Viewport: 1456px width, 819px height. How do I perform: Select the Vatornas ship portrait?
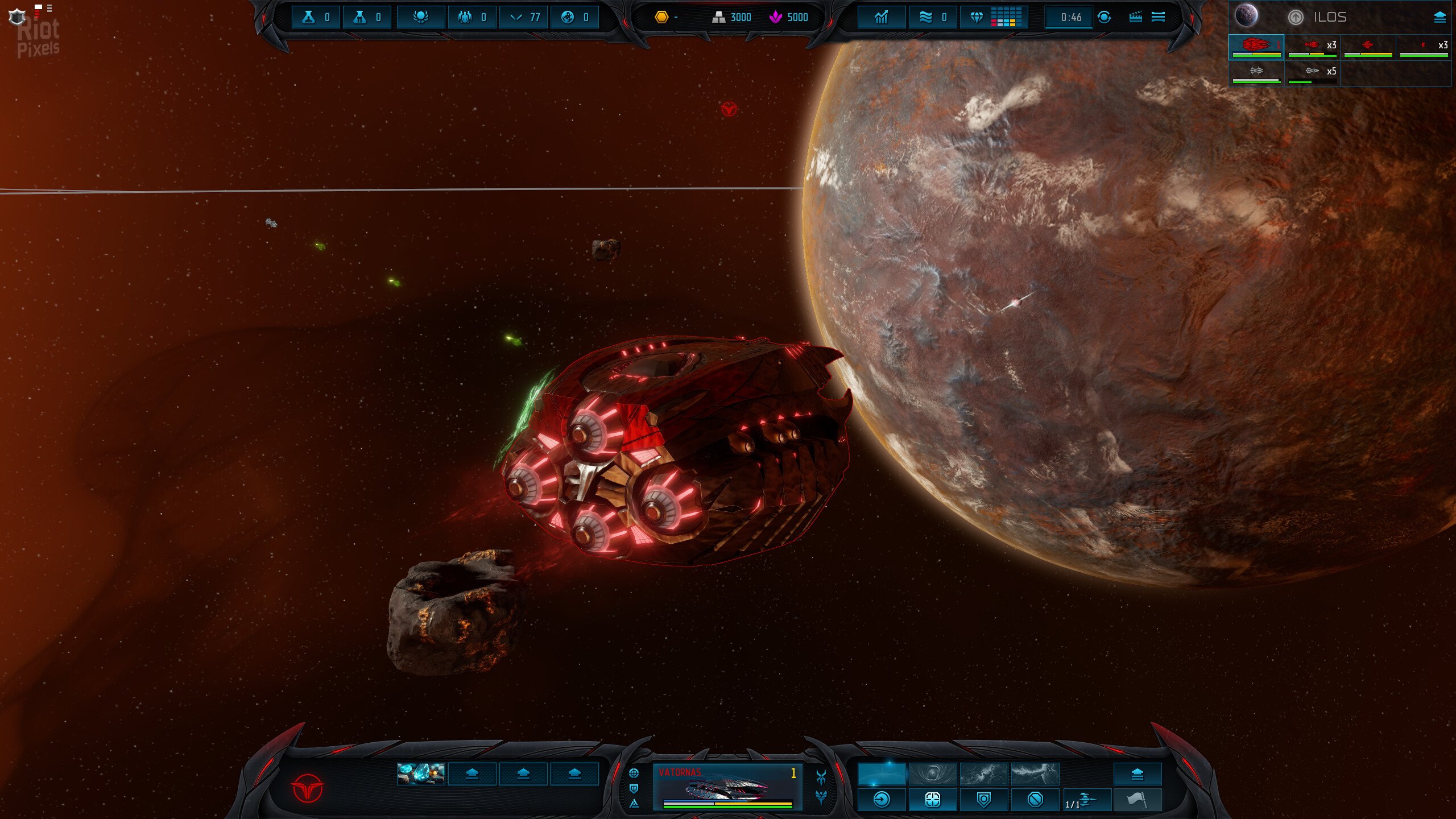727,787
